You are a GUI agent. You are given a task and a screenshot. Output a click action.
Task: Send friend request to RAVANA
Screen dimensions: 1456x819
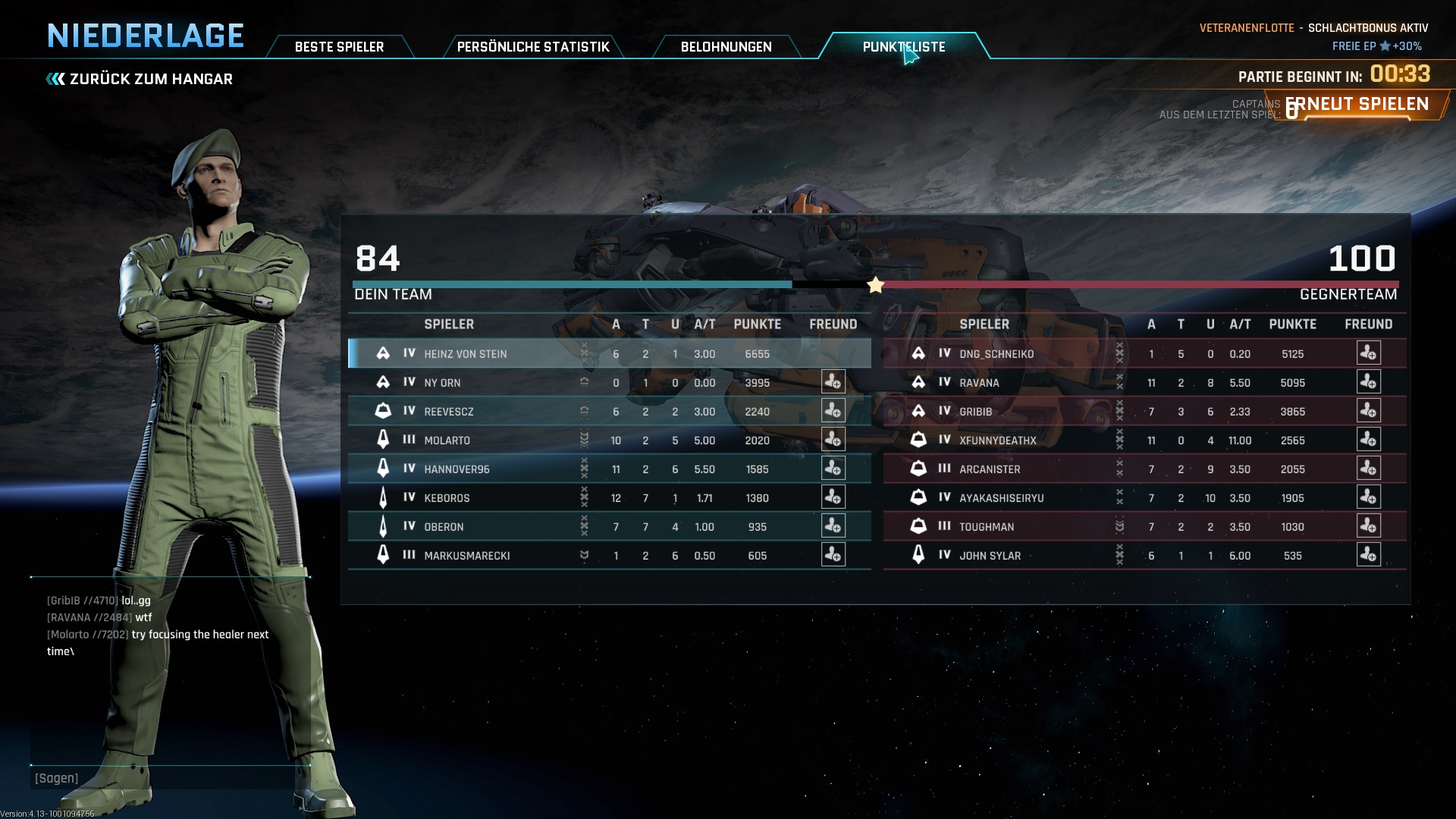tap(1368, 382)
